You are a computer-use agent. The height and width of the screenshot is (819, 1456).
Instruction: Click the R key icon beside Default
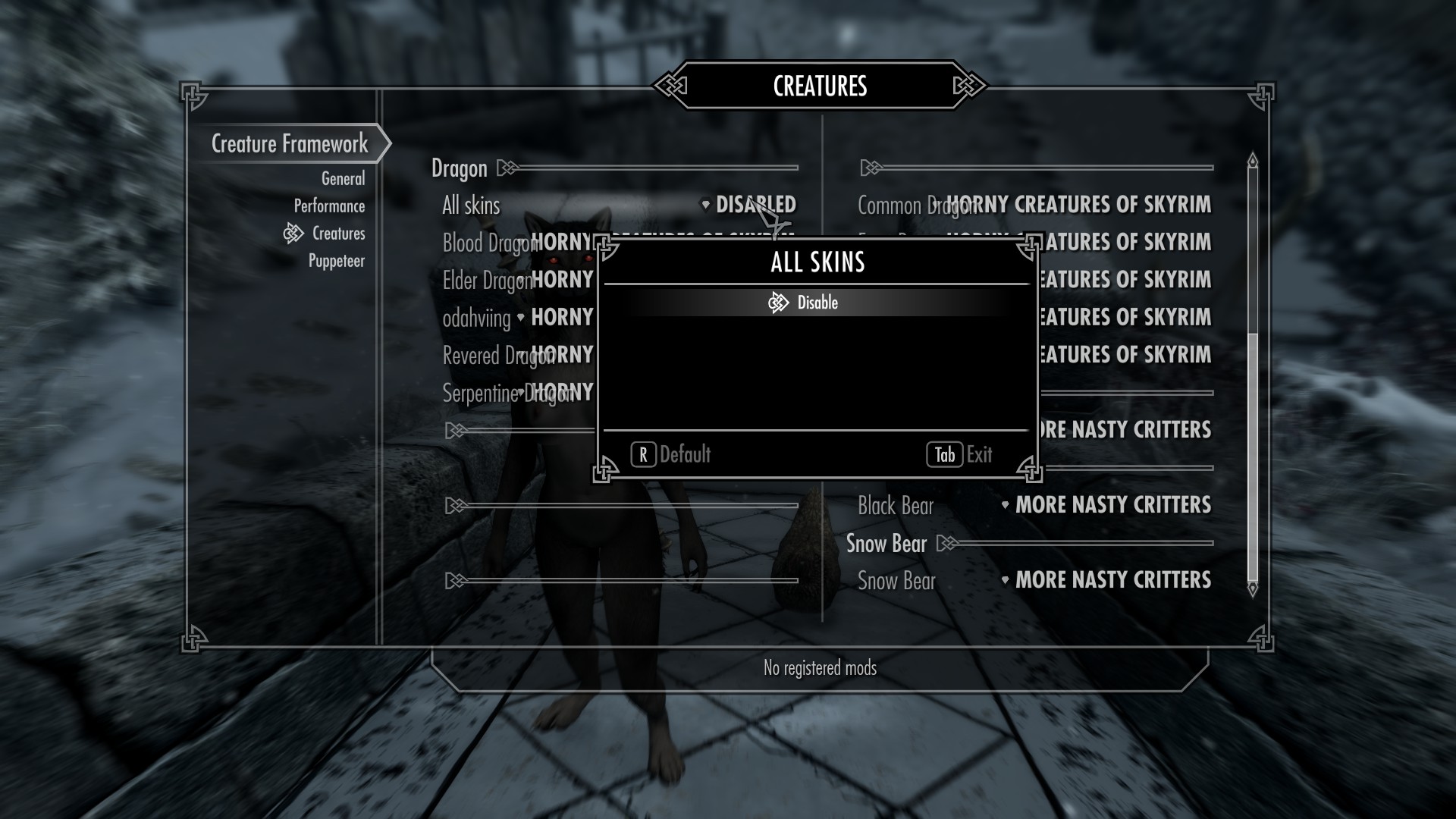pyautogui.click(x=643, y=455)
